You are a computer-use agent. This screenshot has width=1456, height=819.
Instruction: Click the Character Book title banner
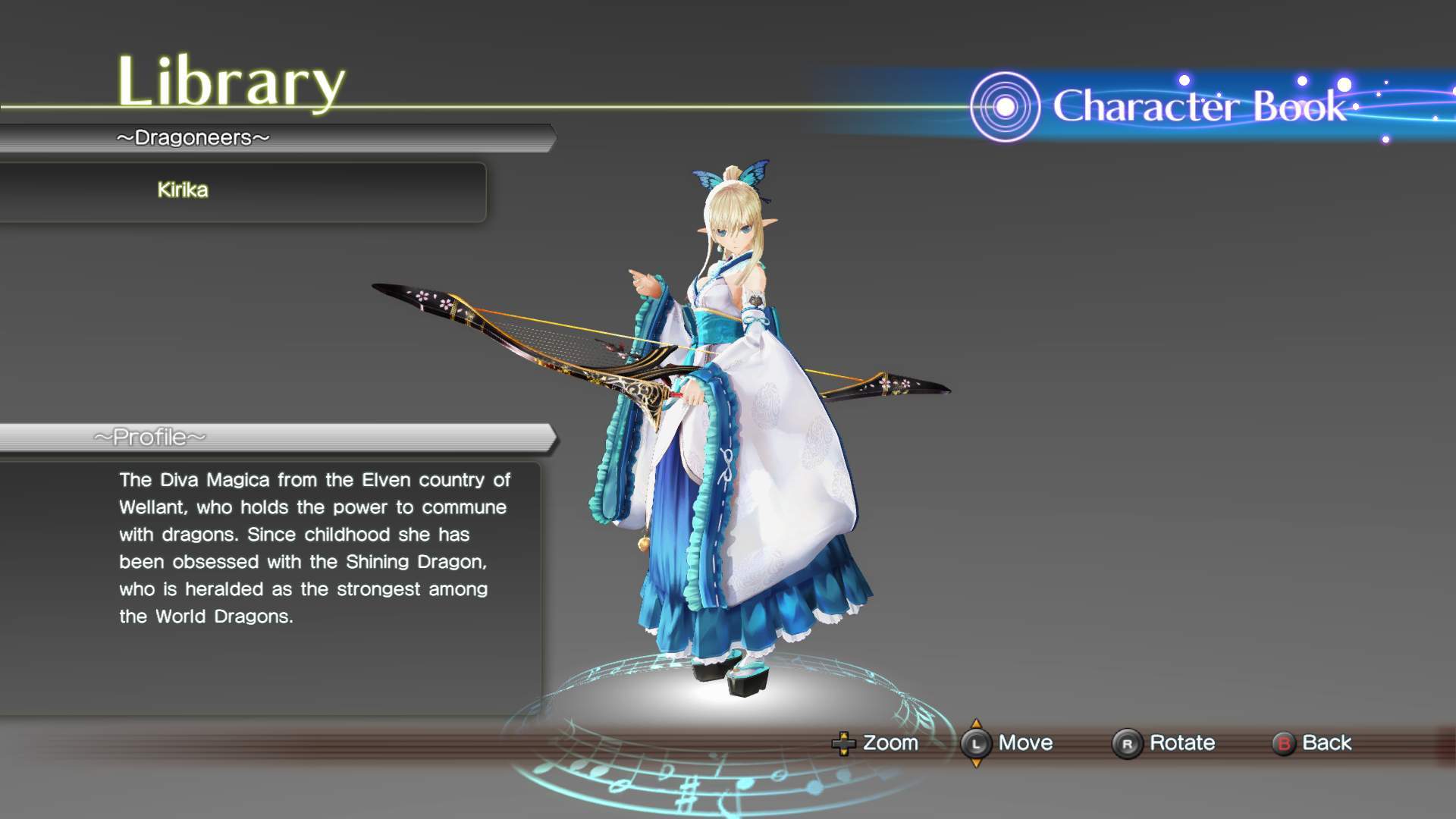(1198, 106)
